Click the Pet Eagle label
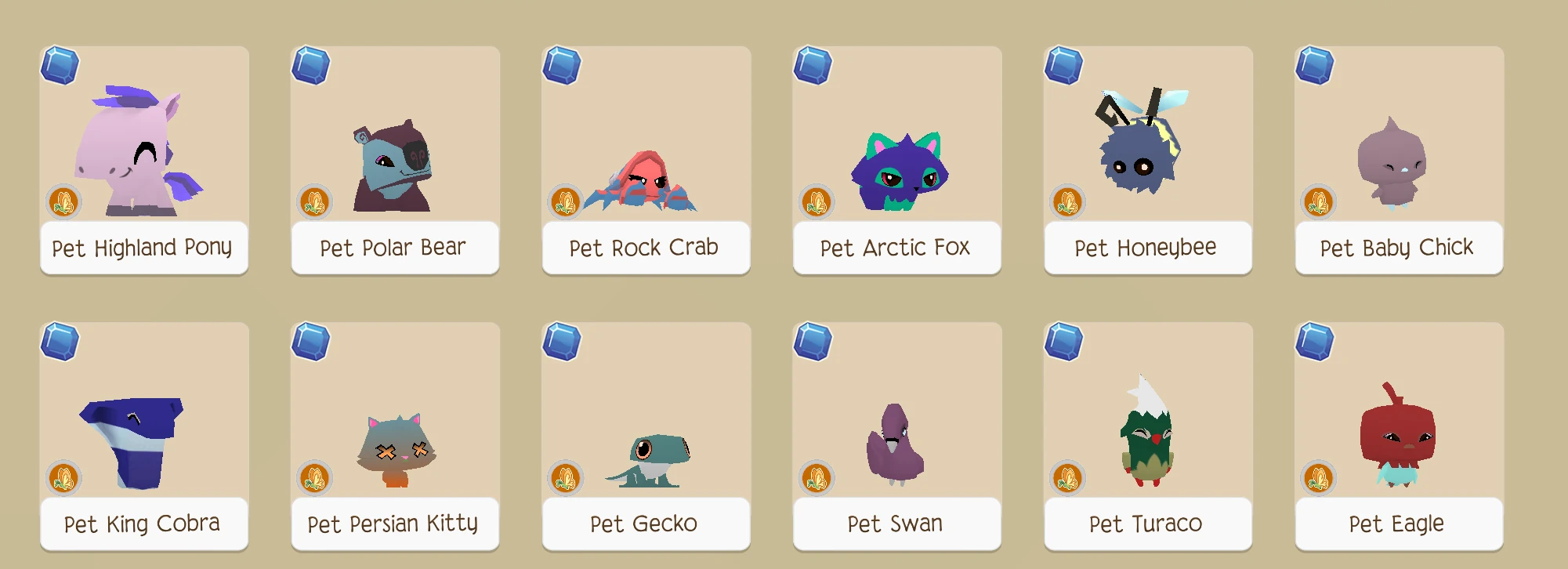Image resolution: width=1568 pixels, height=569 pixels. (x=1396, y=523)
